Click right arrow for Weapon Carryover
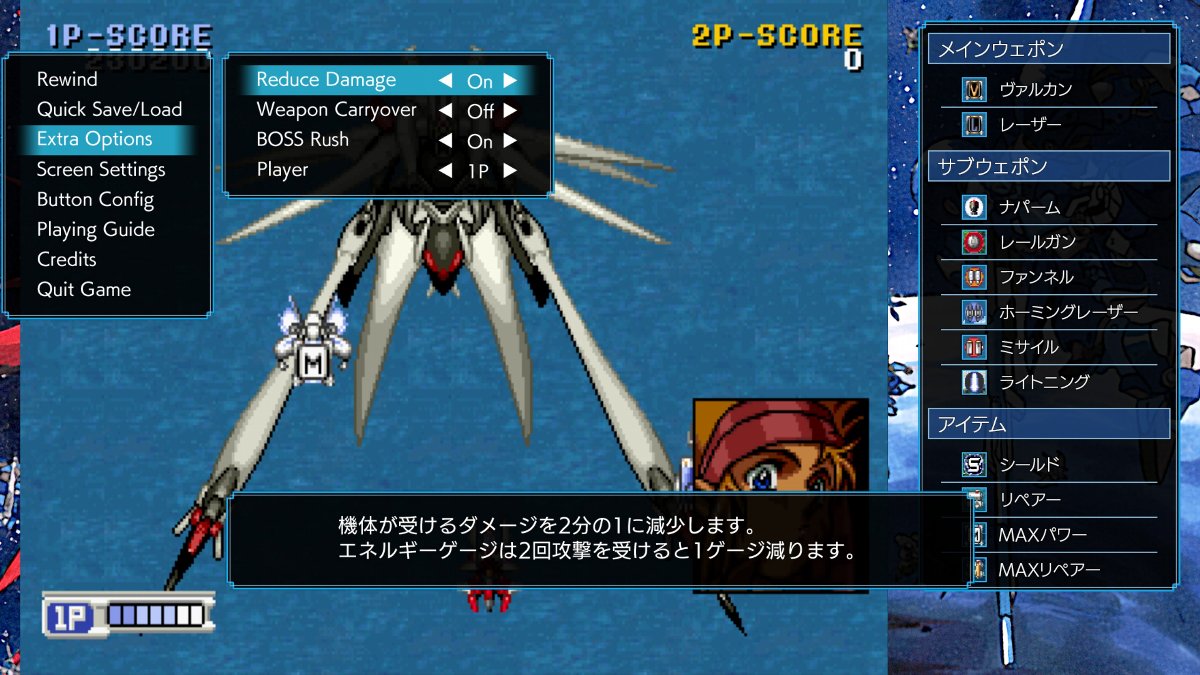The height and width of the screenshot is (675, 1200). click(x=510, y=111)
